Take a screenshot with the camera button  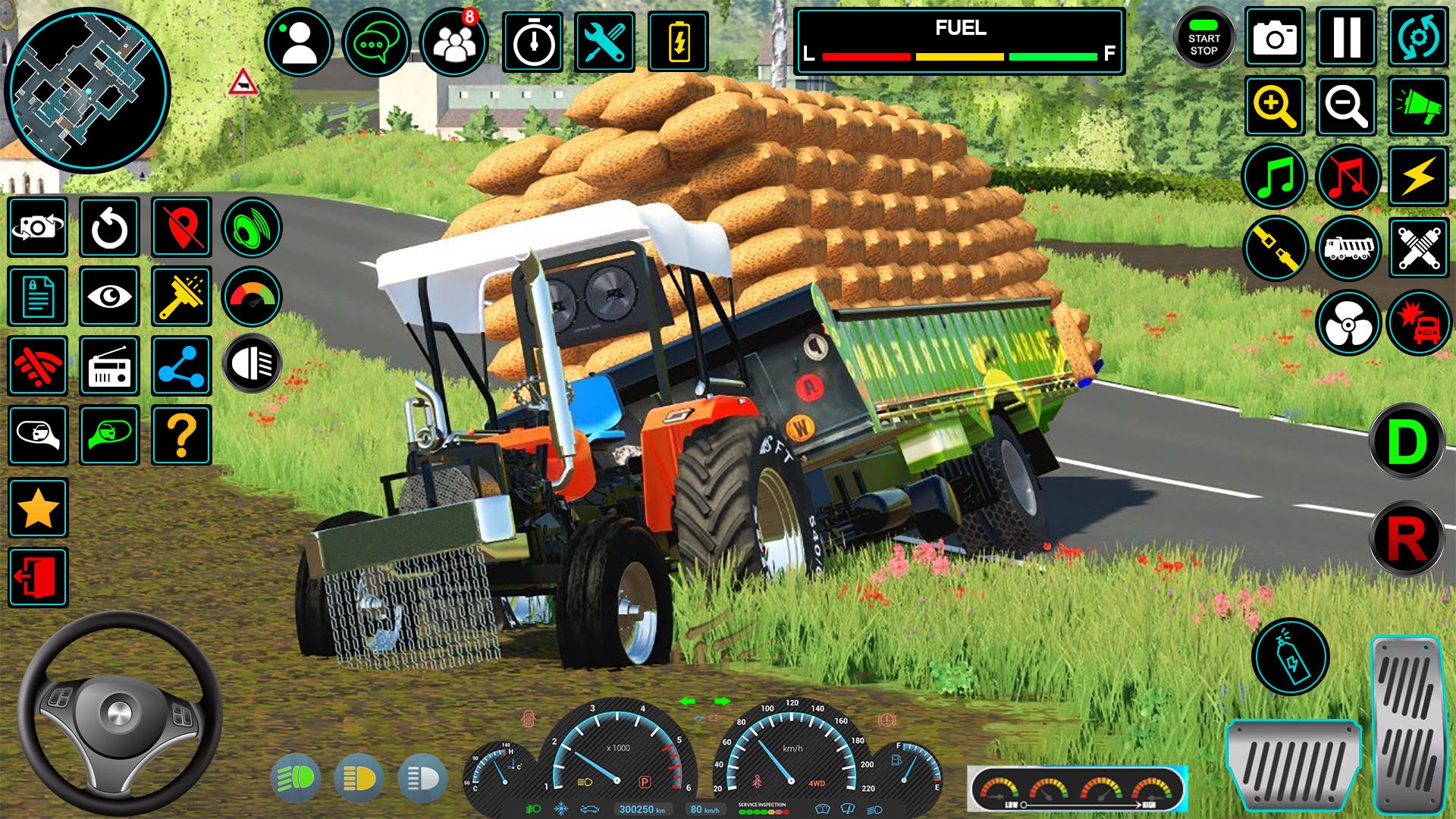[x=1275, y=36]
